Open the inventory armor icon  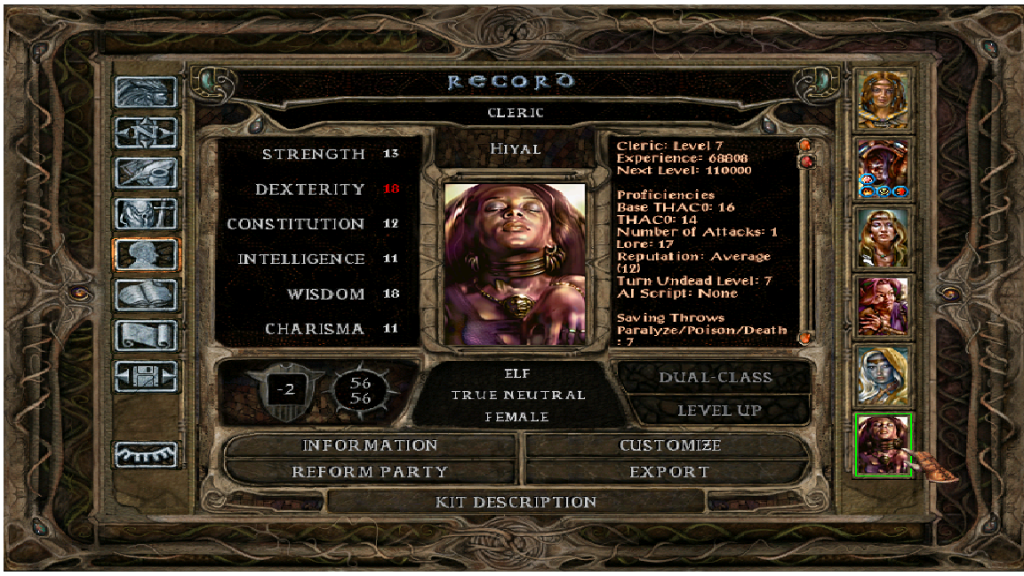(146, 213)
